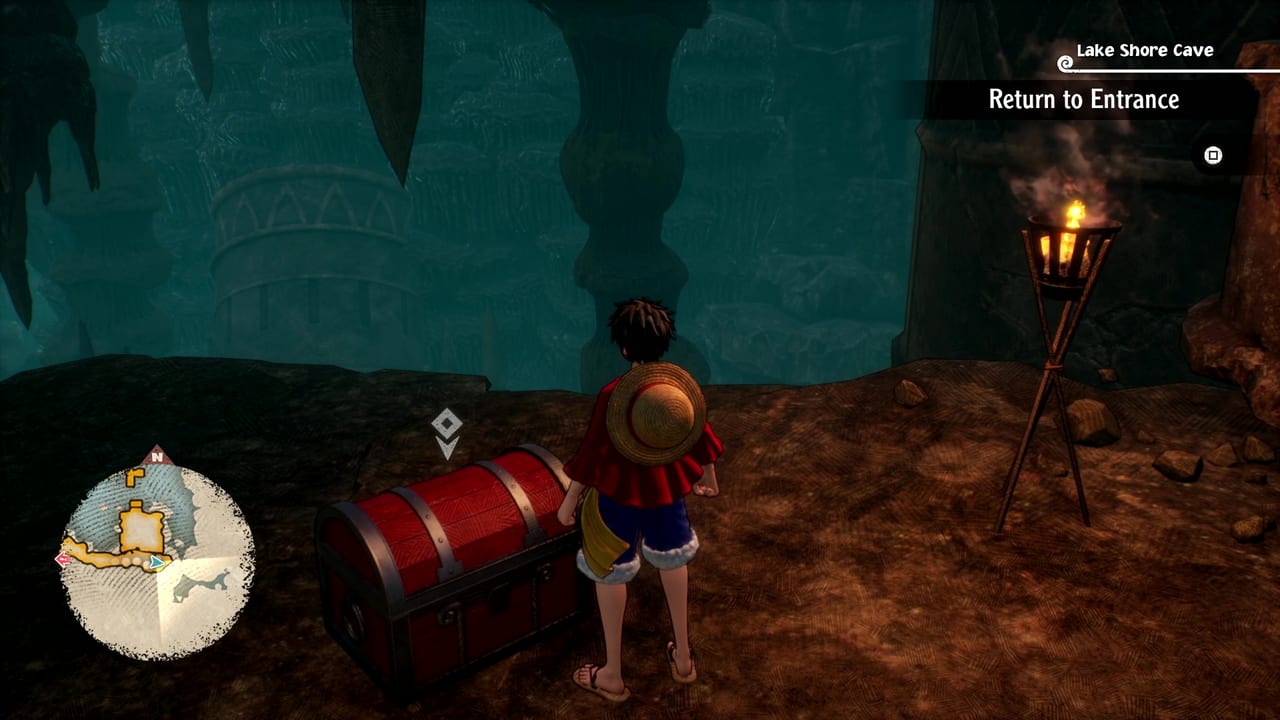Screen dimensions: 1280x720
Task: Click the swirl icon beside Lake Shore Cave
Action: pos(1066,63)
